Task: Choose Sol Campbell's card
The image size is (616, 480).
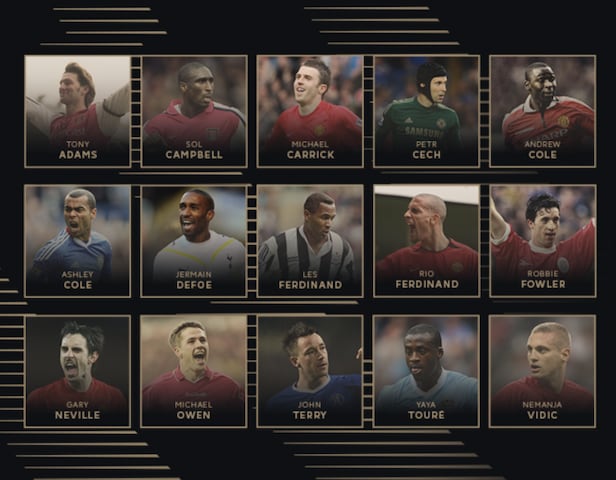Action: click(x=193, y=110)
